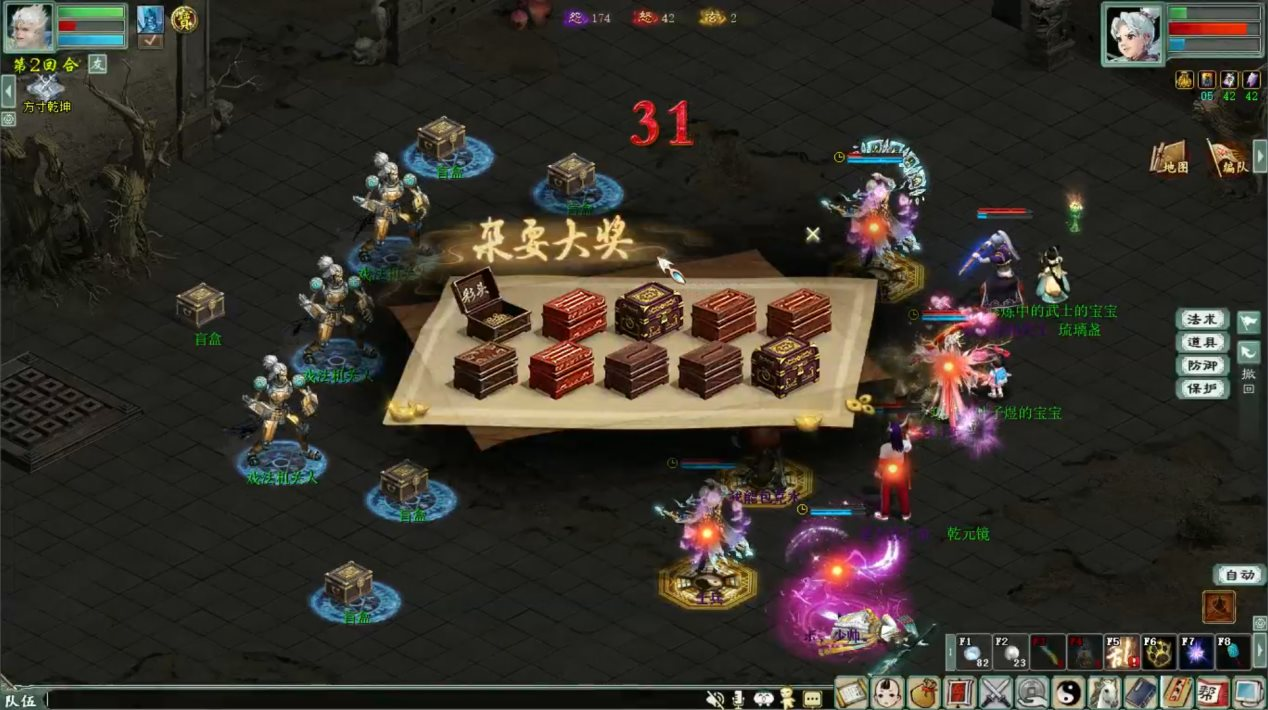
Task: Open the 编队 team formation
Action: (x=1227, y=157)
